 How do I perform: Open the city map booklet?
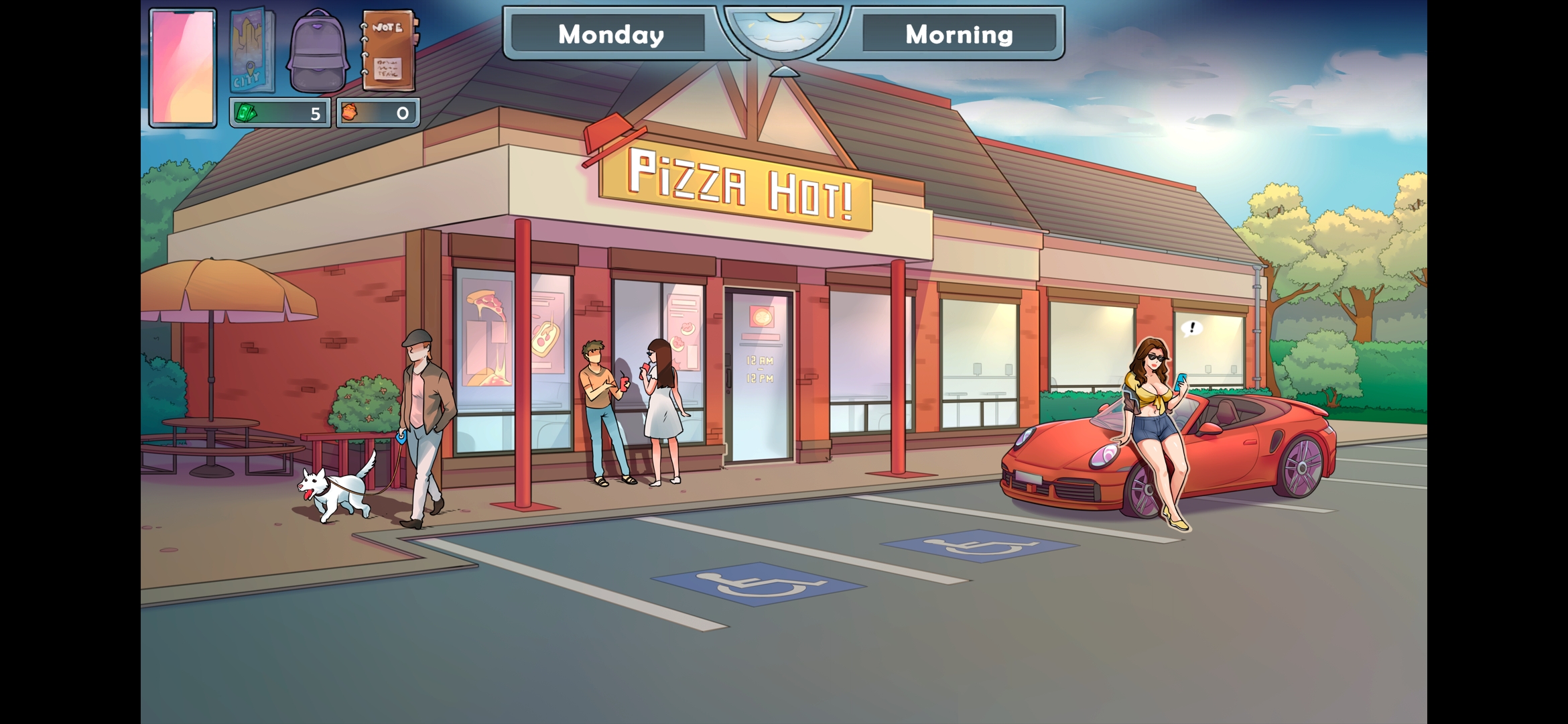251,51
